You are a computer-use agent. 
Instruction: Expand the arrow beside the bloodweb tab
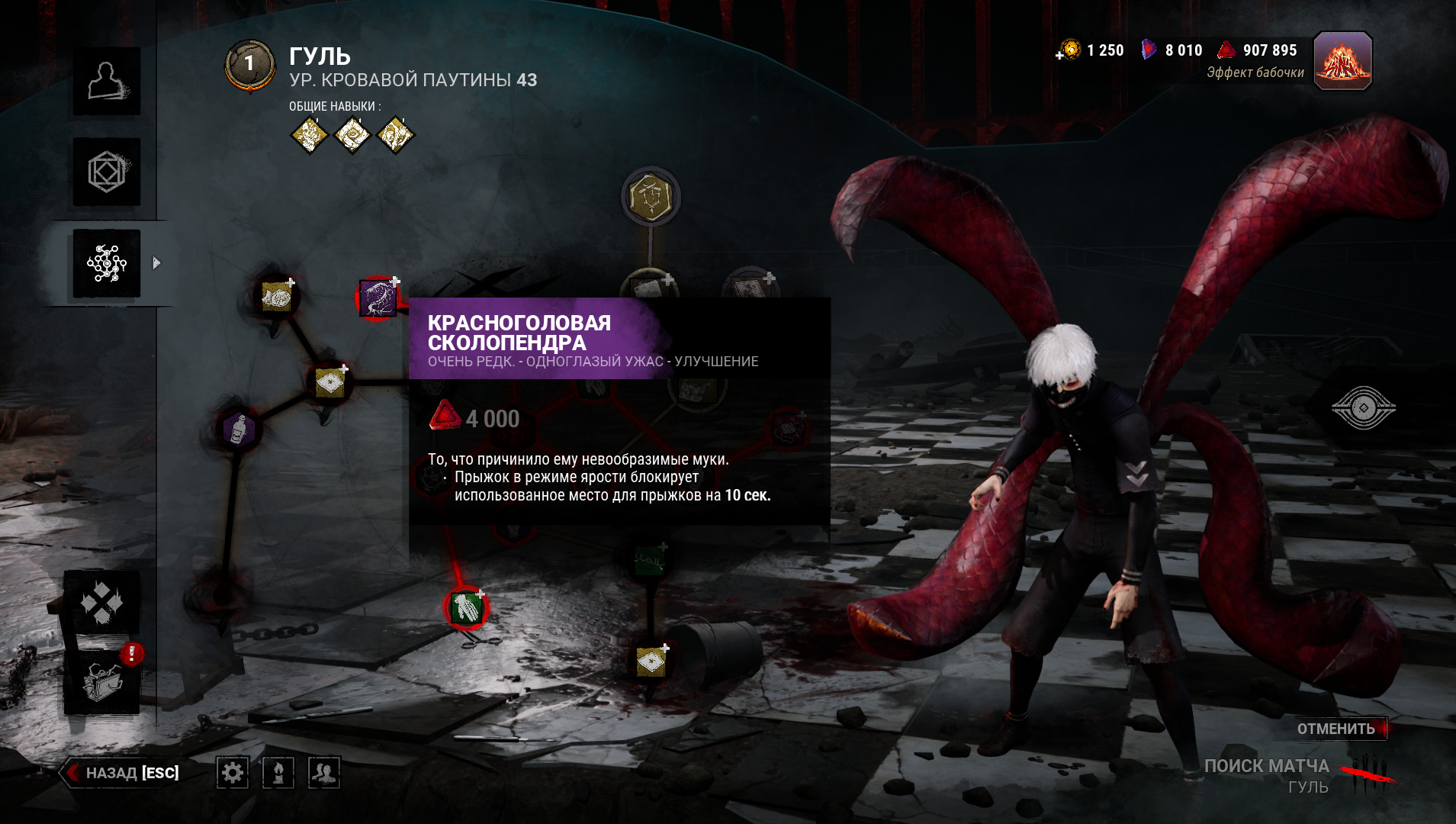point(156,263)
